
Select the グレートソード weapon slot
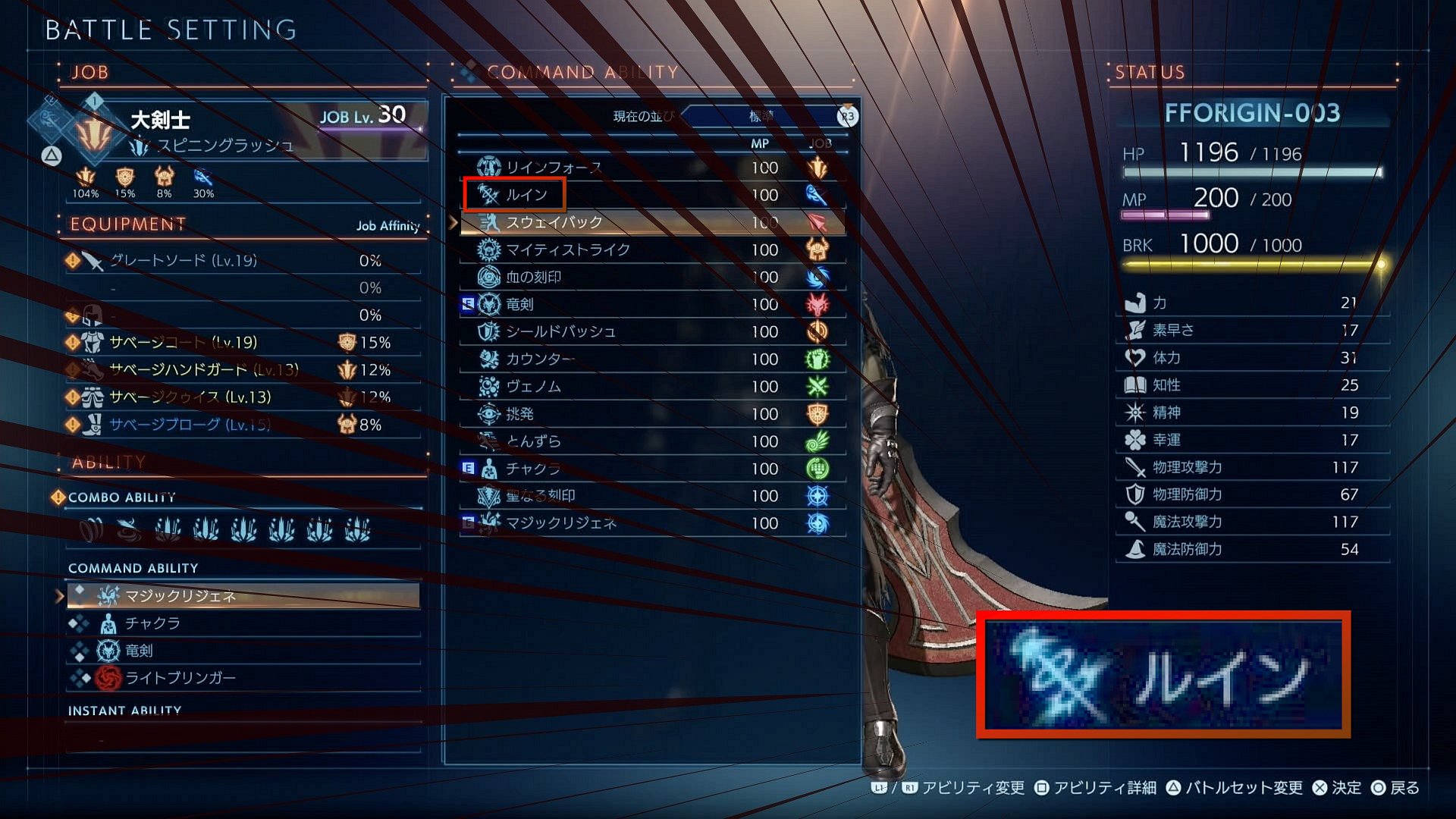184,261
